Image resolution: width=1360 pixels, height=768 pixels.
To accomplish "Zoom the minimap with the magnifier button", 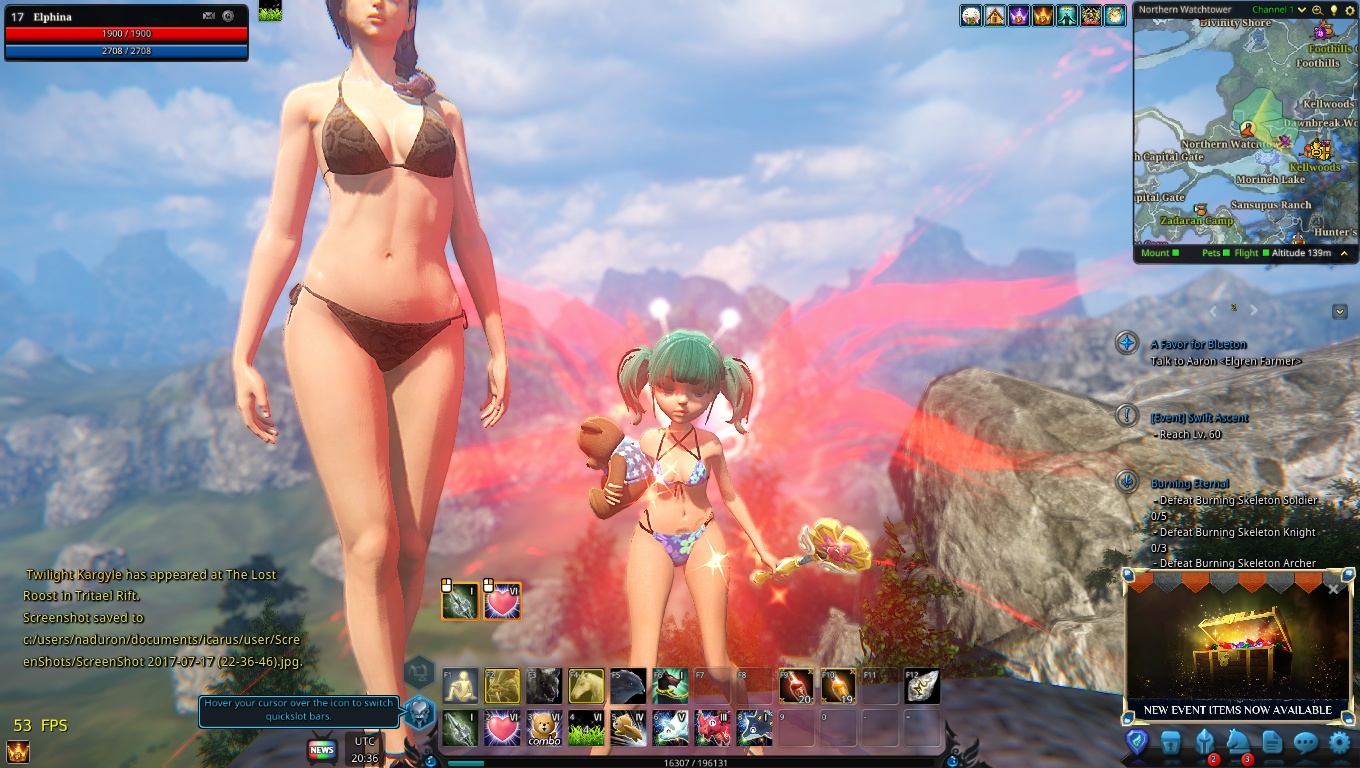I will click(1317, 10).
